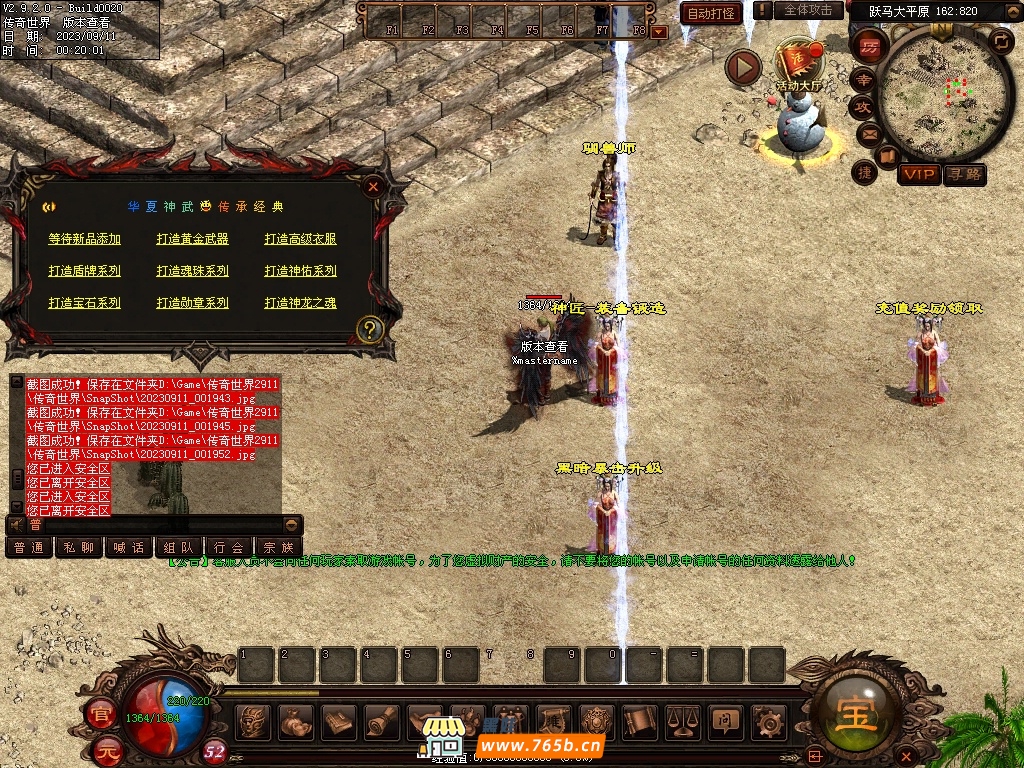Viewport: 1024px width, 768px height.
Task: Open the 活动大厅 event hall icon
Action: click(x=798, y=64)
